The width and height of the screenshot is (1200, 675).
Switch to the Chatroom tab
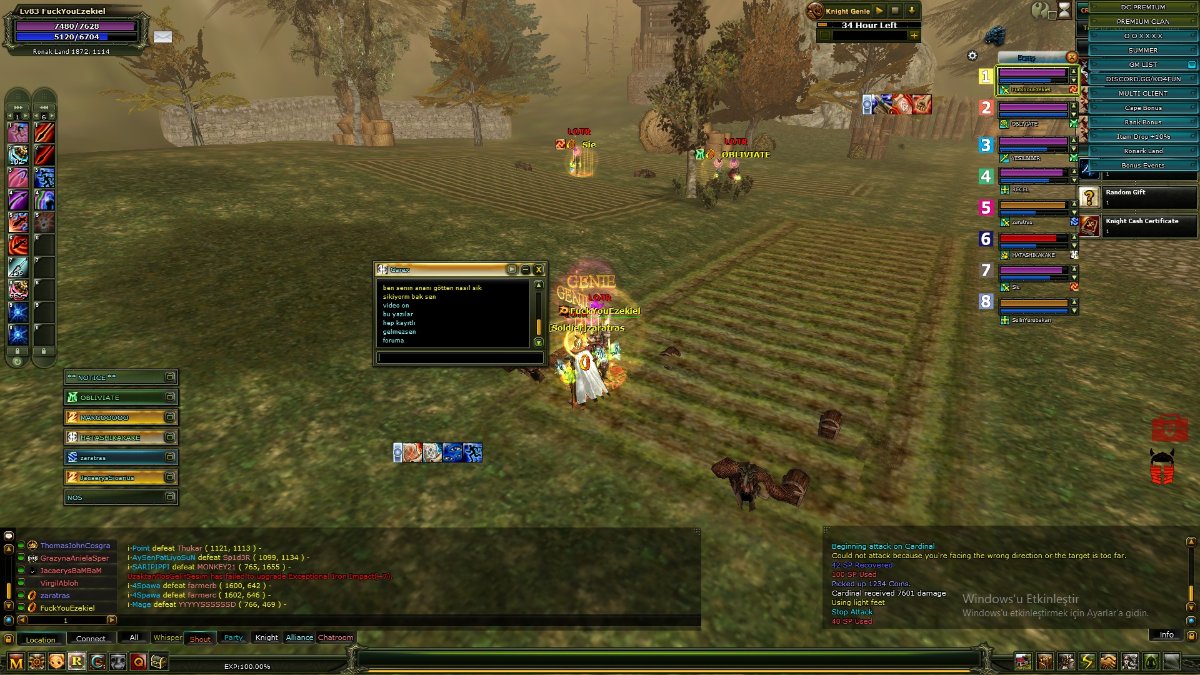pyautogui.click(x=336, y=637)
